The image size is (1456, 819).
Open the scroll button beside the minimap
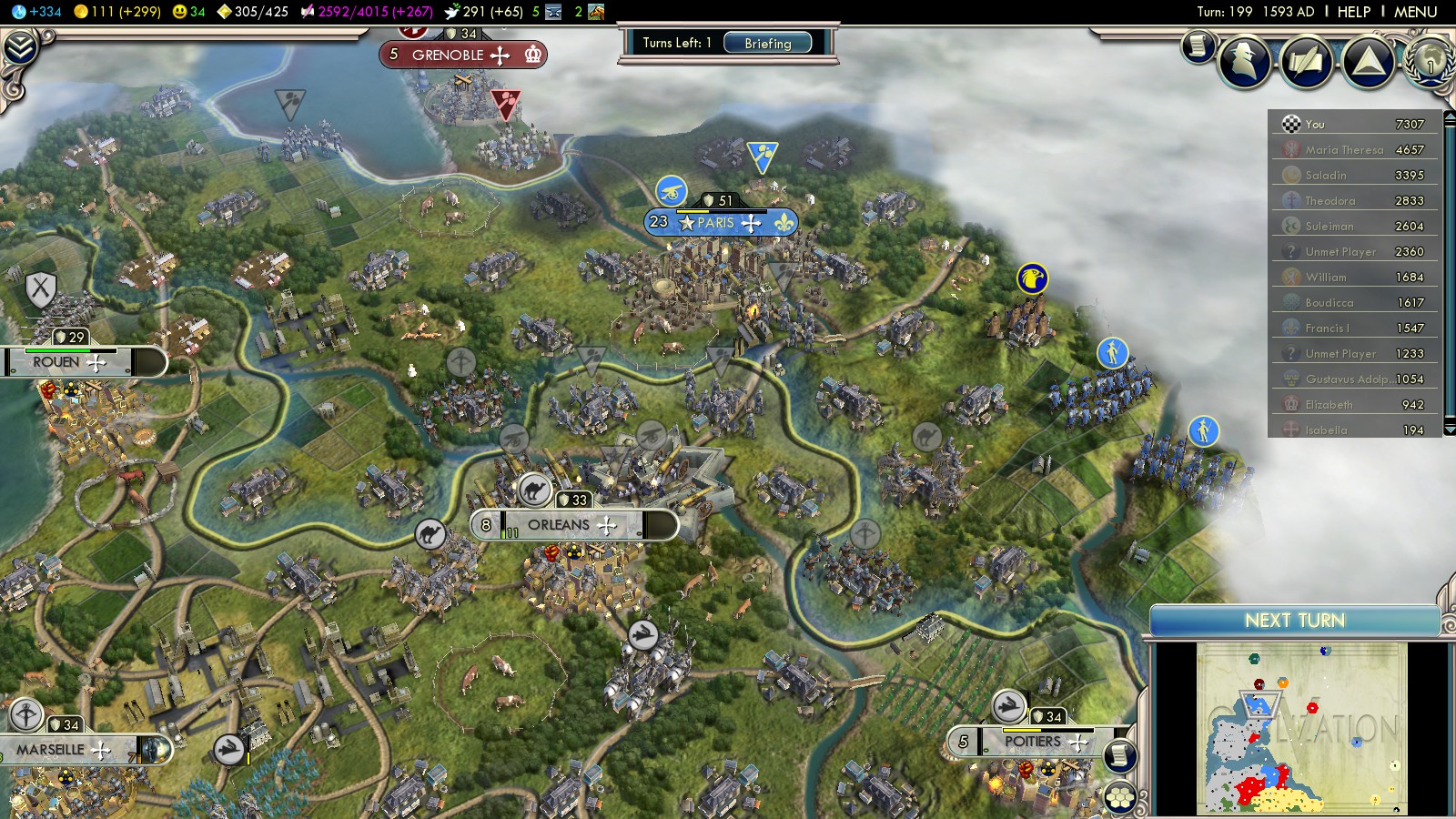[1119, 755]
